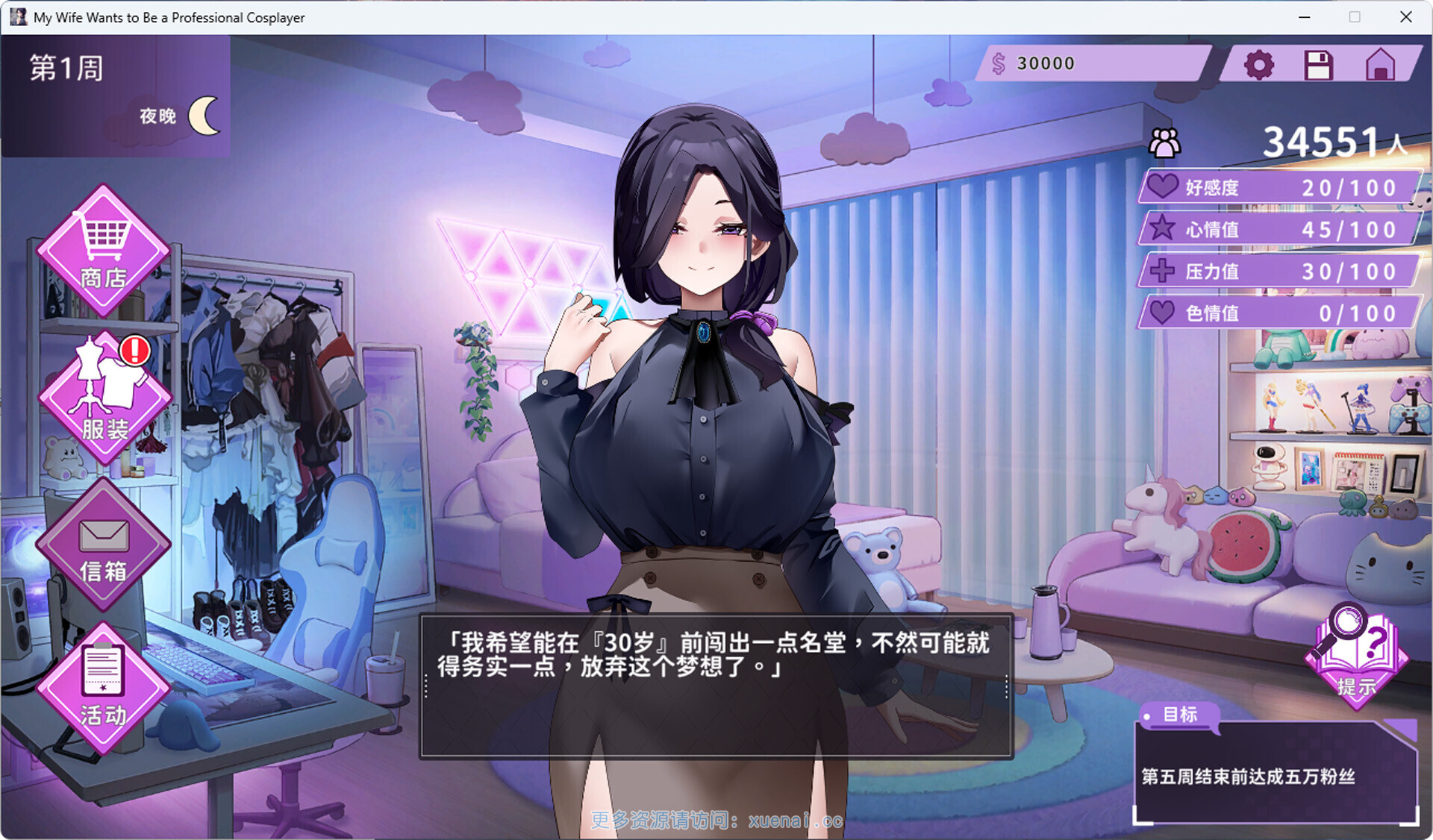The width and height of the screenshot is (1433, 840).
Task: Open settings with the gear icon
Action: 1258,65
